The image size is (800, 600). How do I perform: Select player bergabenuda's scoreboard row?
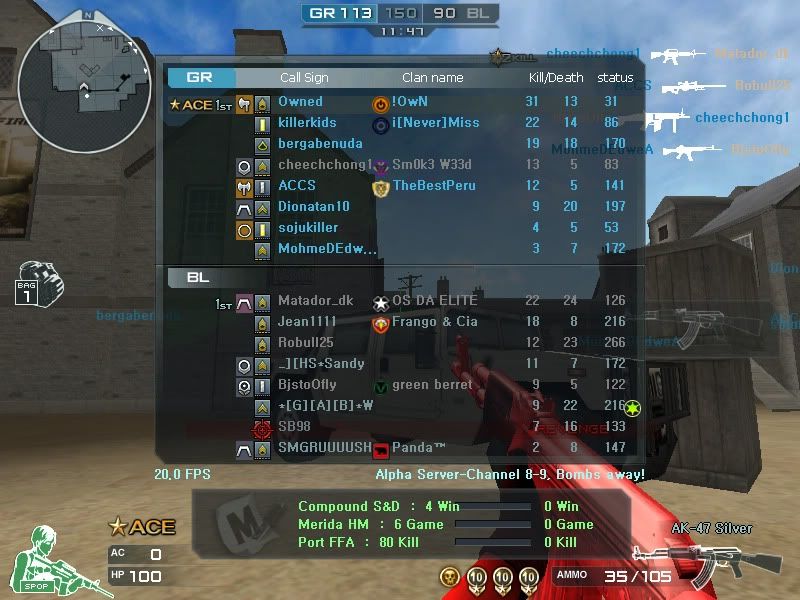click(320, 144)
